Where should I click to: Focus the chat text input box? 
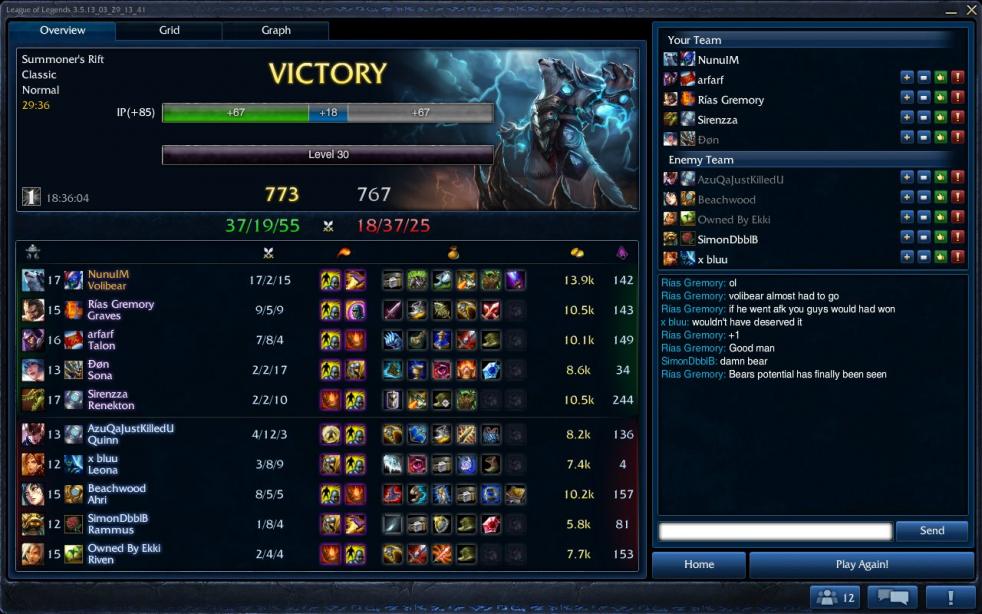pyautogui.click(x=775, y=531)
